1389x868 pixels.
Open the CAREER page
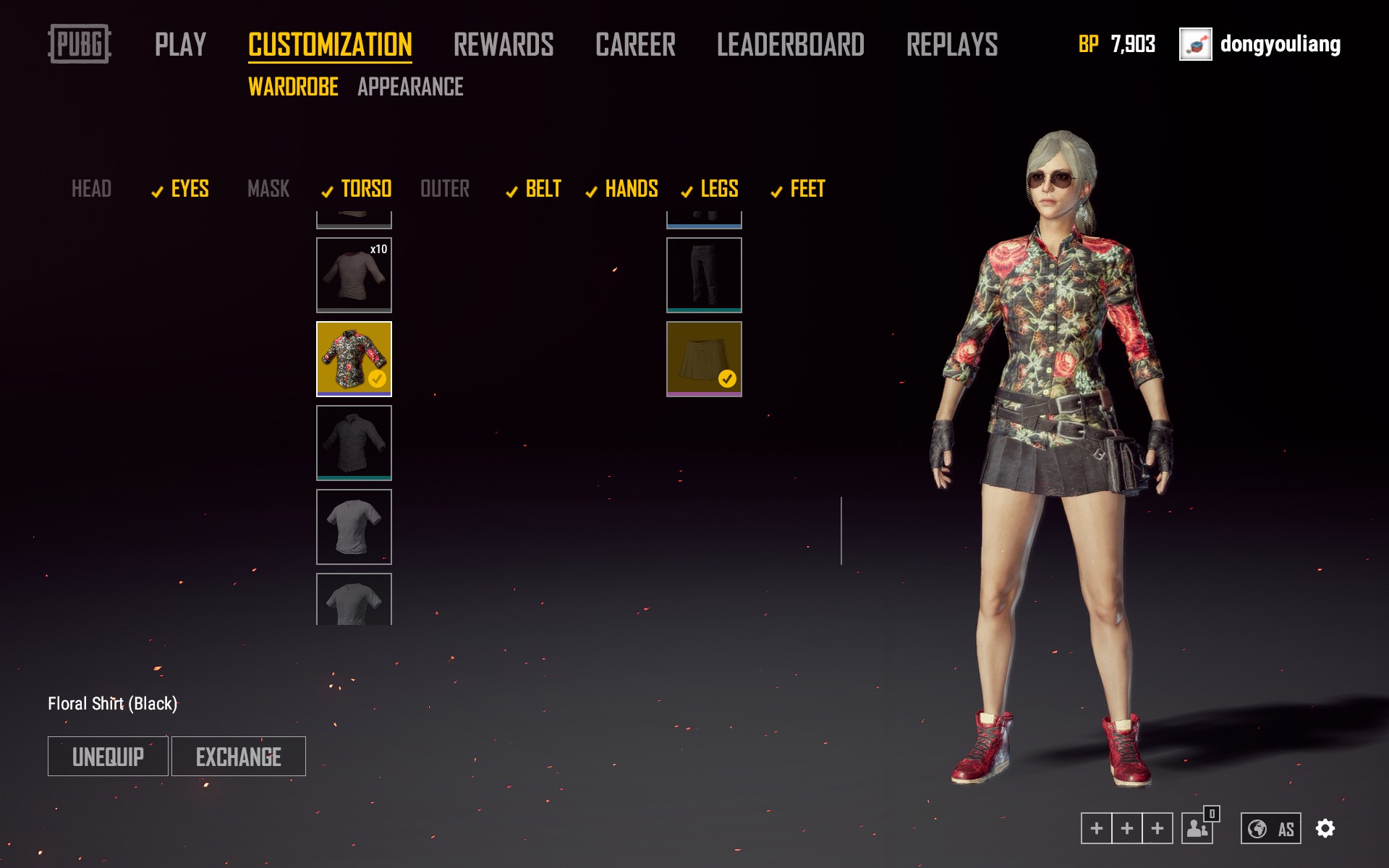635,45
